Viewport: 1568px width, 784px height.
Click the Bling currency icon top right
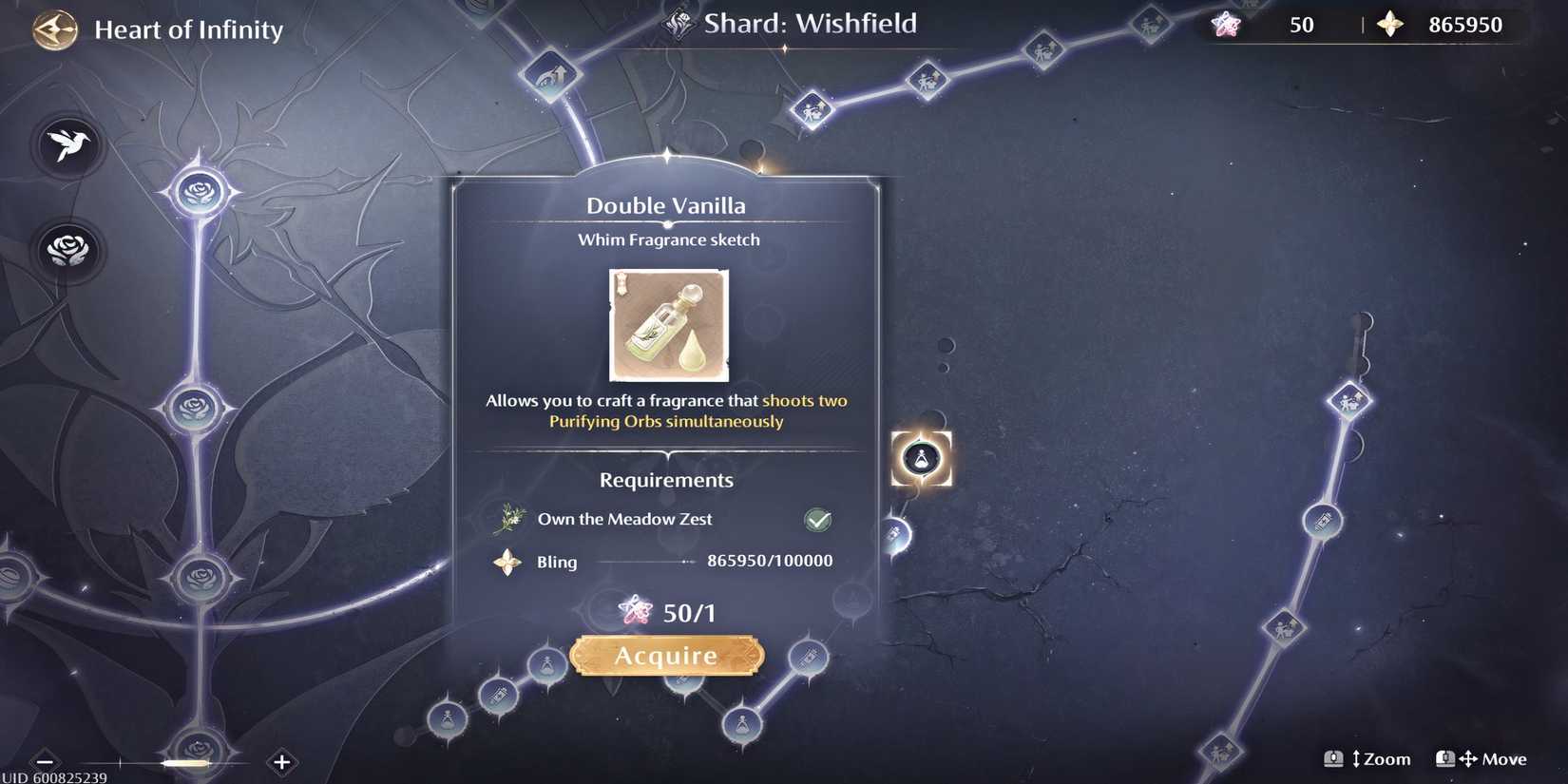(x=1390, y=26)
